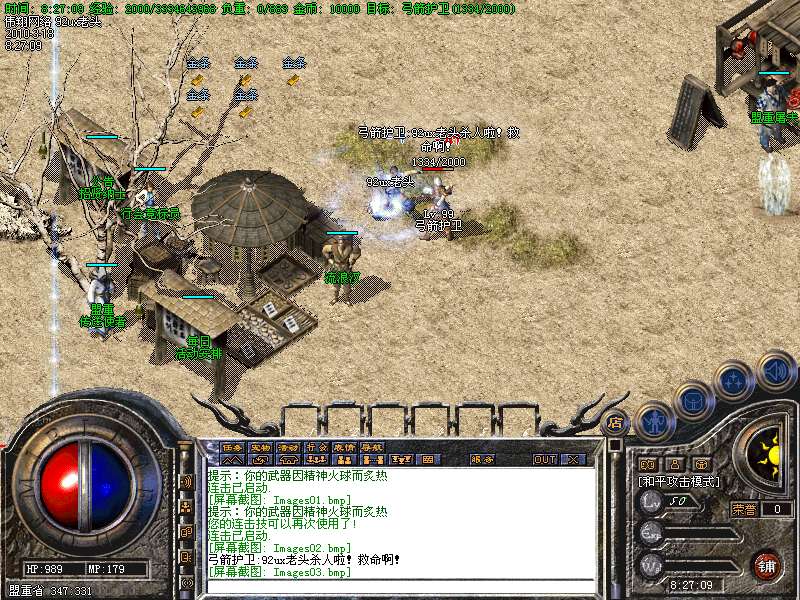Click the 荣誉 honor button

(x=744, y=509)
